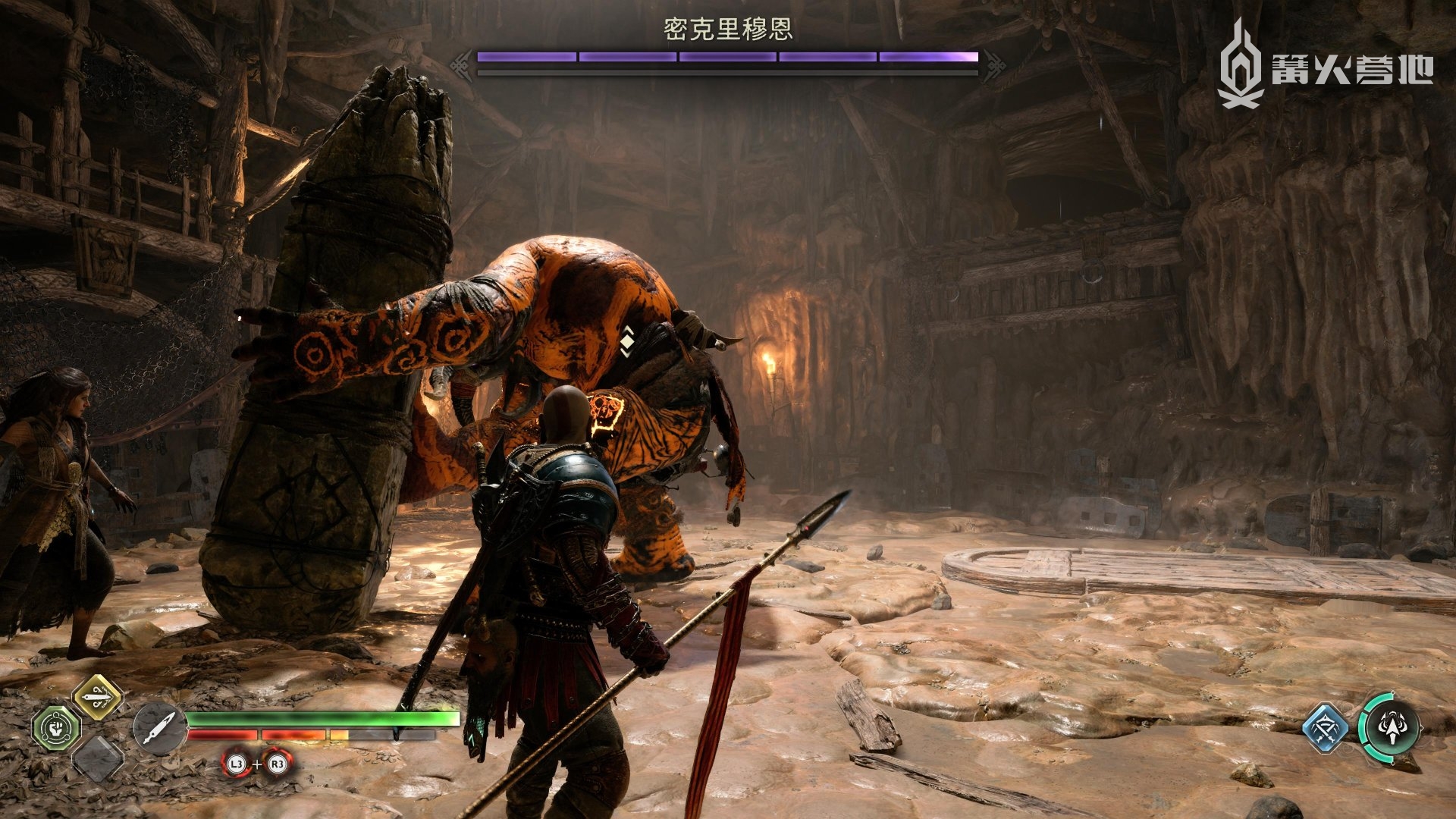Image resolution: width=1456 pixels, height=819 pixels.
Task: Select the yellow spear runic attack icon
Action: pyautogui.click(x=98, y=696)
